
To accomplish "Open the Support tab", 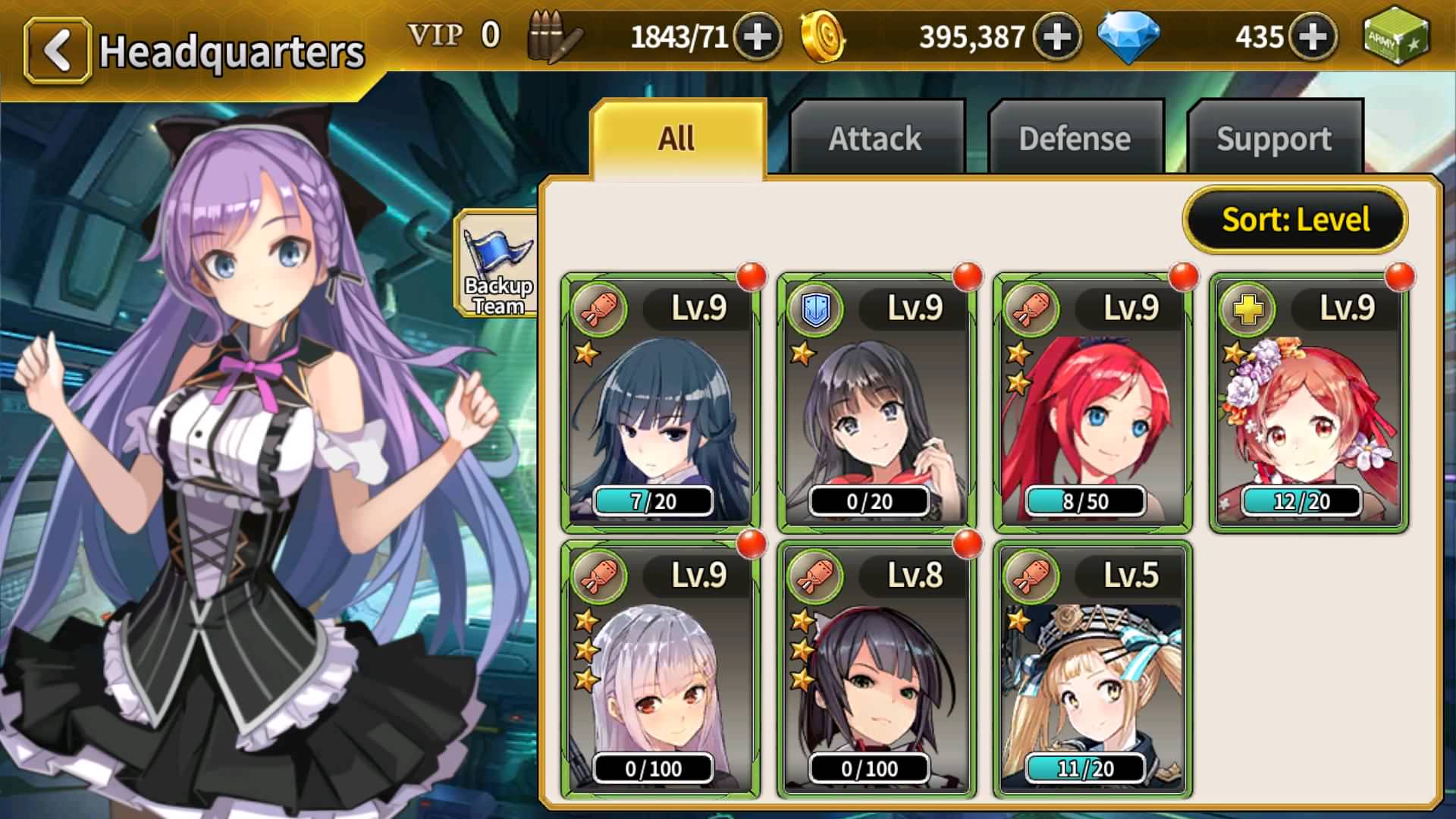I will pos(1274,139).
